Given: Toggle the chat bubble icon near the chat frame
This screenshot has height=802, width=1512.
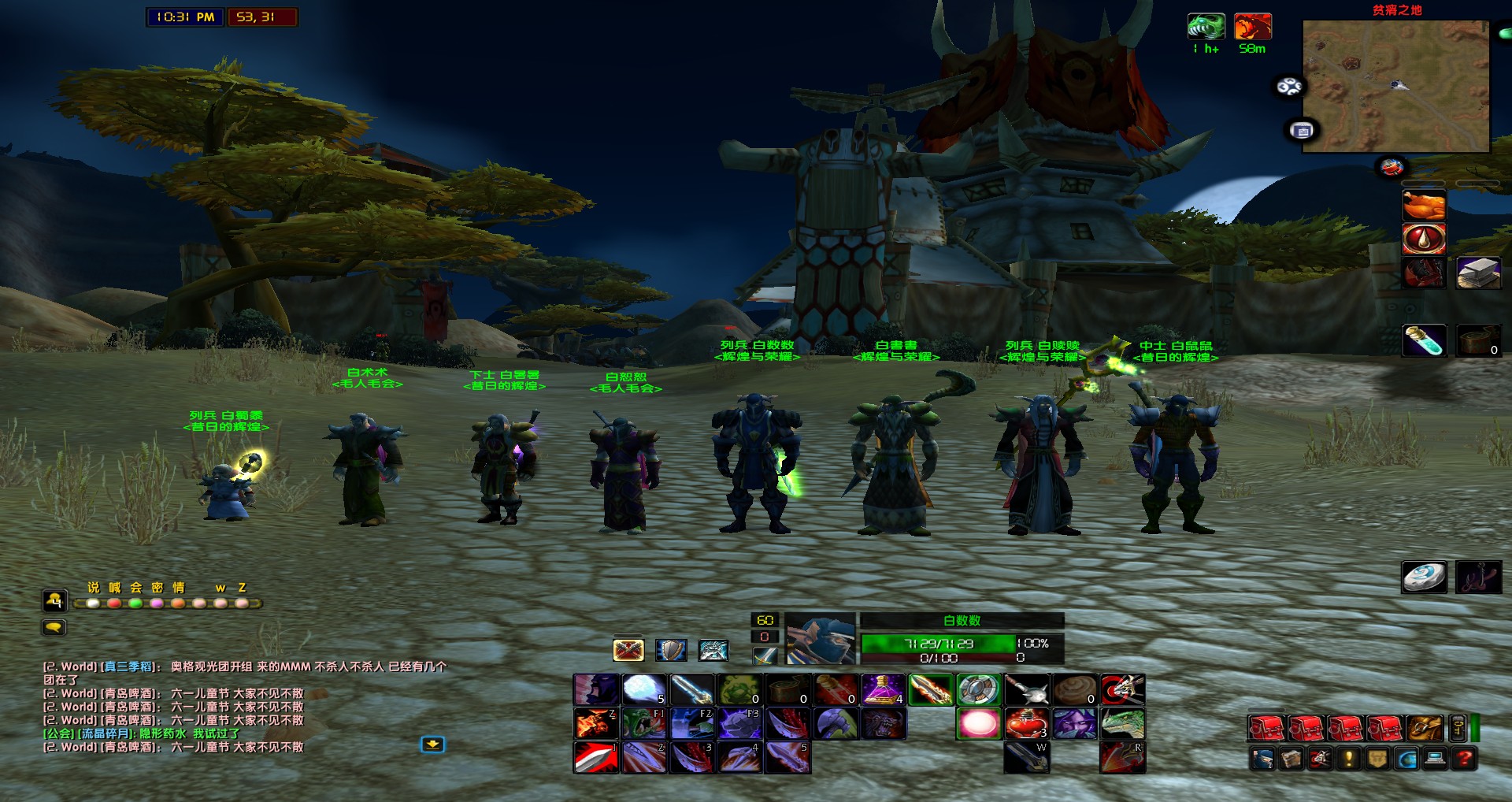Looking at the screenshot, I should (x=55, y=627).
